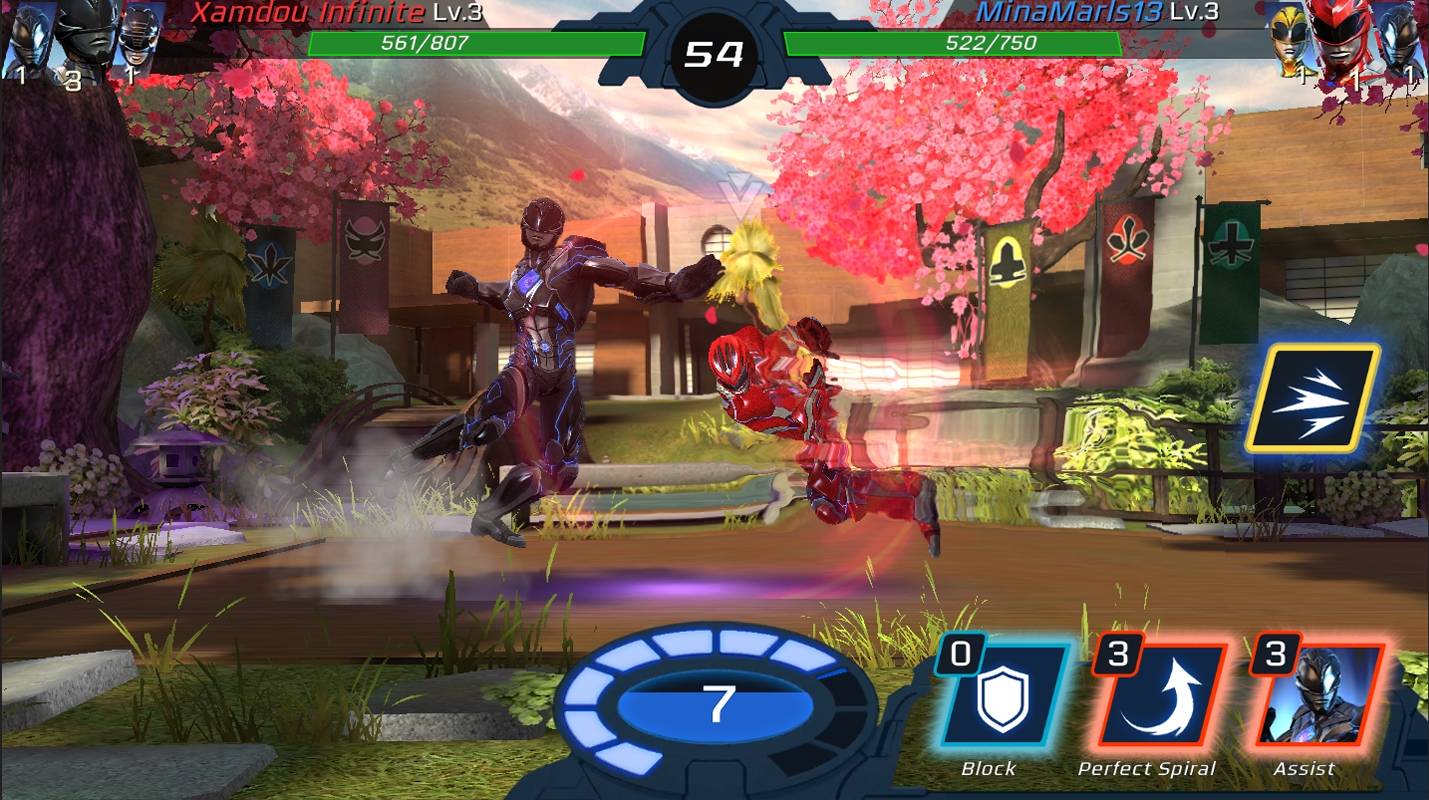Use the Perfect Spiral ability card
The width and height of the screenshot is (1429, 800).
point(1159,699)
